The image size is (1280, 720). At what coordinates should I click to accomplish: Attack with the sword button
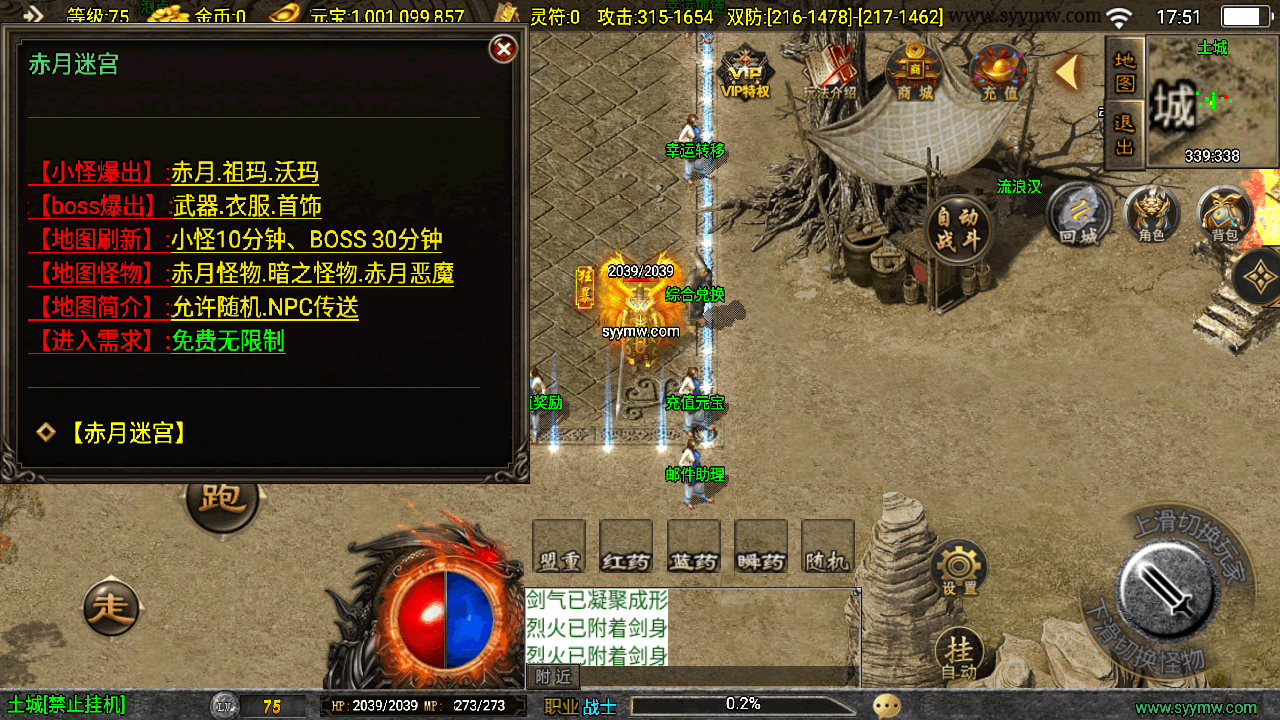click(1167, 588)
